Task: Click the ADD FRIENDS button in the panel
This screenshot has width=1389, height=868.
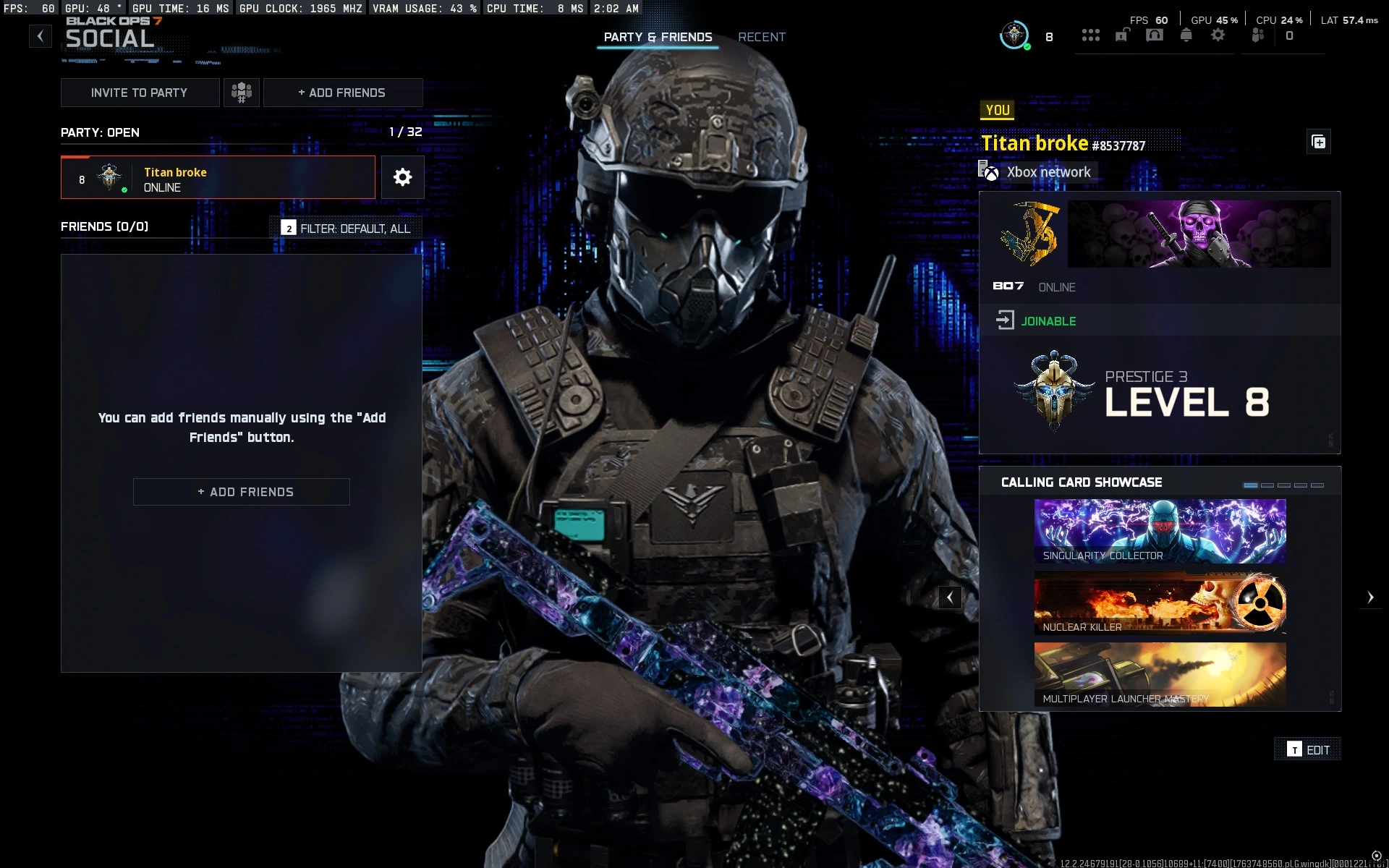Action: (241, 492)
